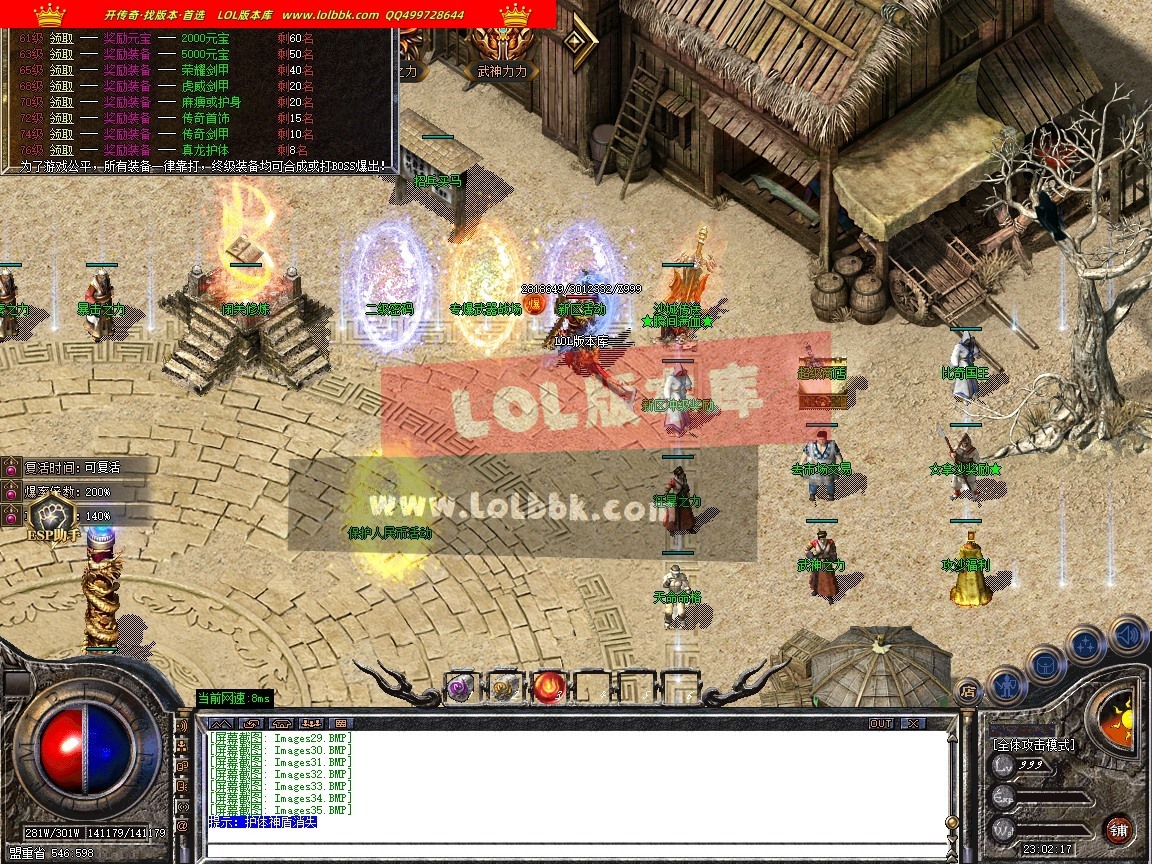This screenshot has height=864, width=1152.
Task: Select the purple orb hotbar slot
Action: click(460, 687)
